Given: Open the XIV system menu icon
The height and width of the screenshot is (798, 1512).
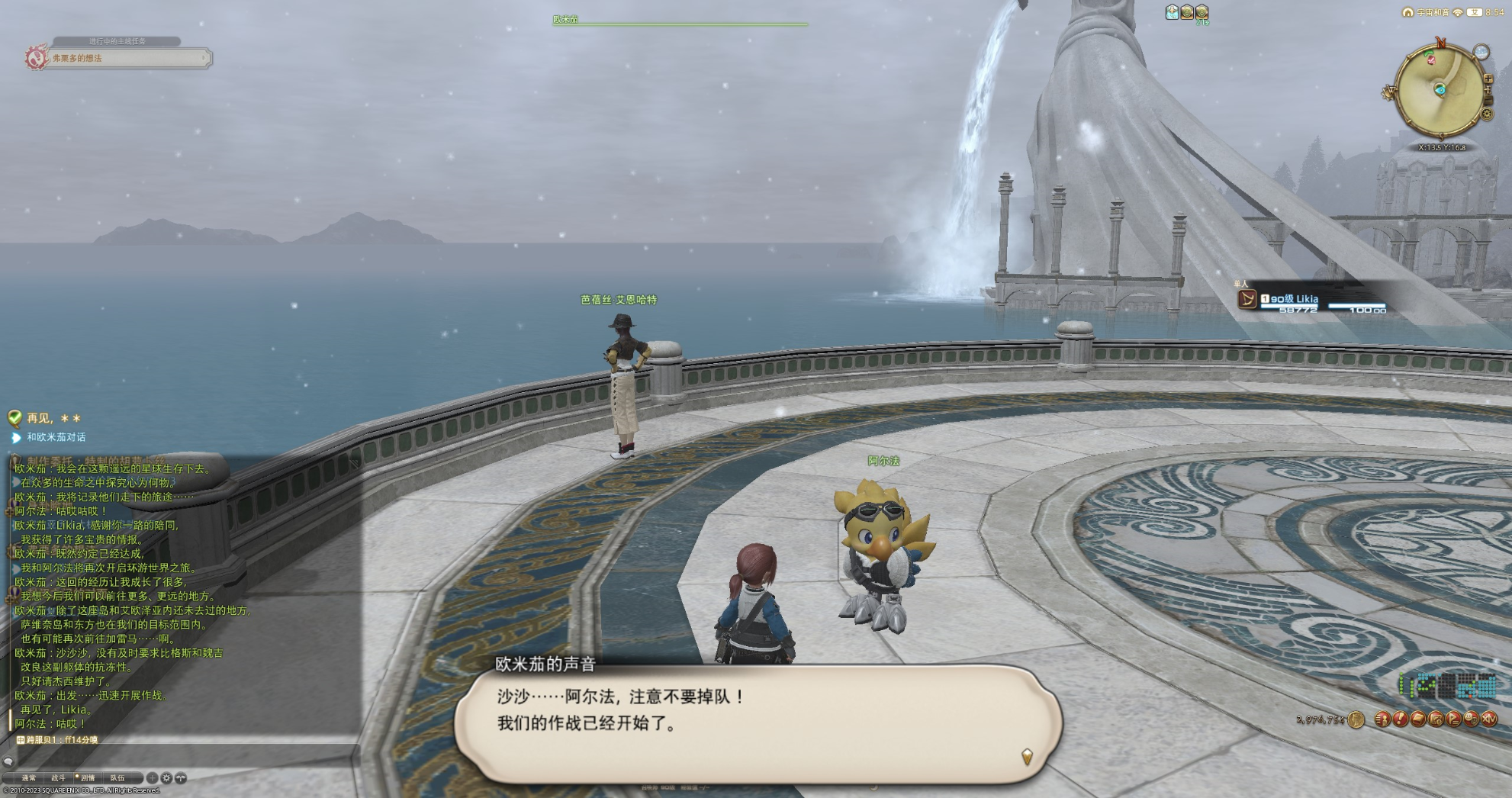Looking at the screenshot, I should click(1489, 719).
